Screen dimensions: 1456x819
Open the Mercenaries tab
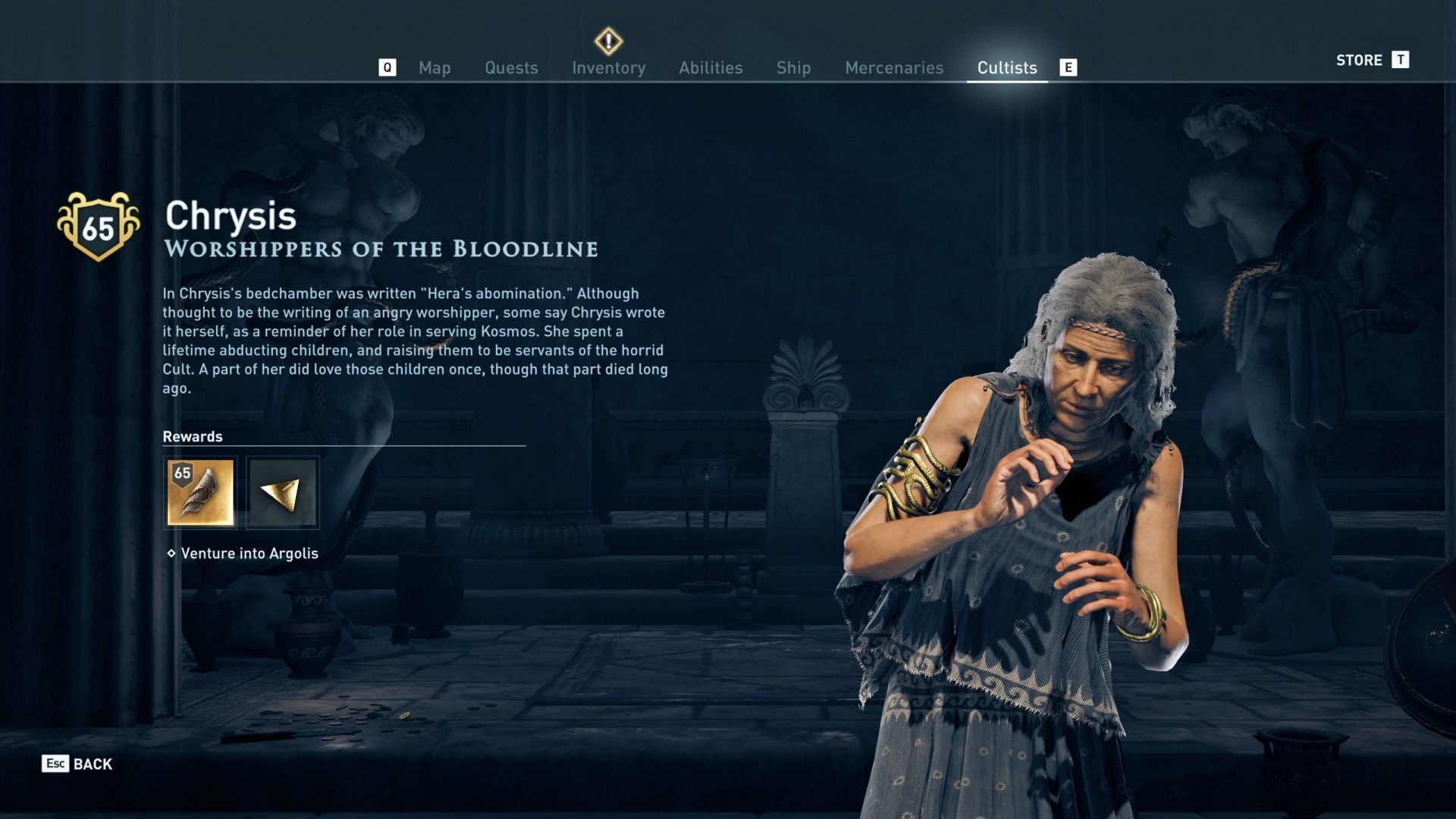[894, 68]
